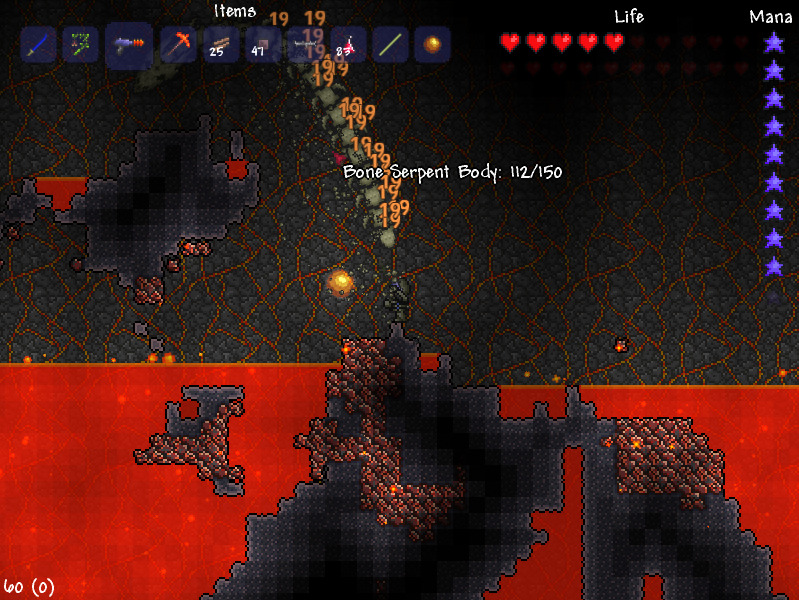Select the space gun in the hotbar
Screen dimensions: 799x600
coord(129,45)
